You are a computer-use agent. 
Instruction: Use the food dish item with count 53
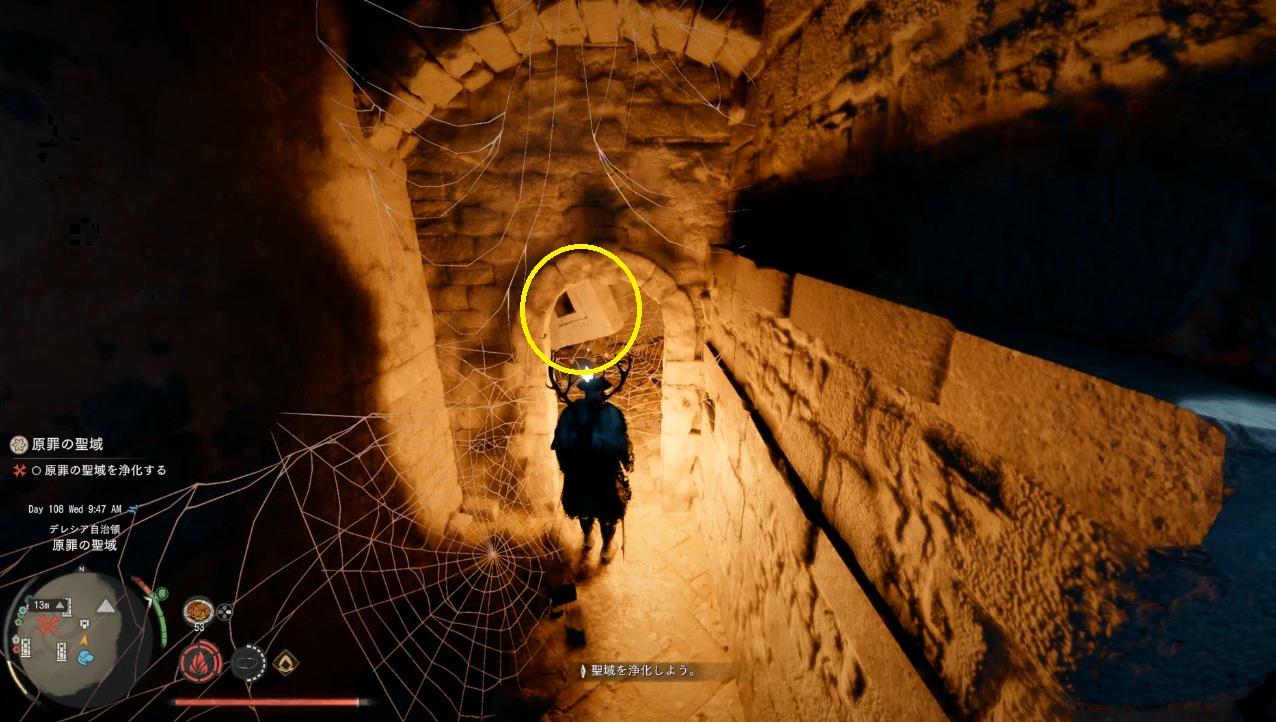198,610
